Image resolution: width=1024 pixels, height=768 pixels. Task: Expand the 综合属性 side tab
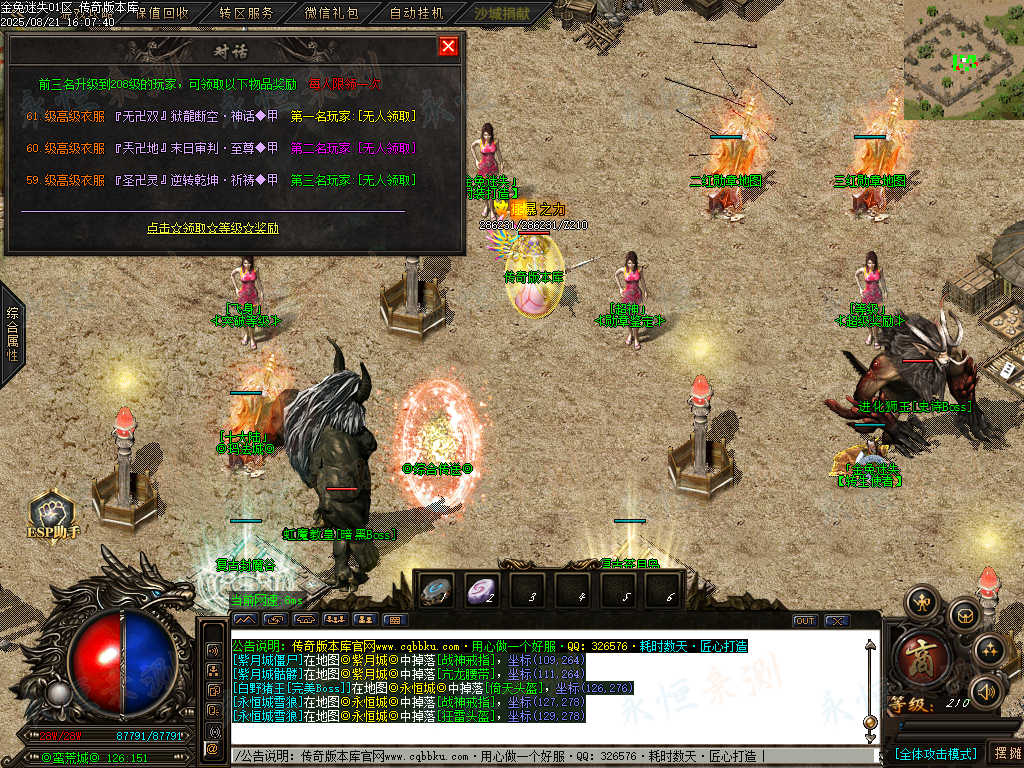pos(11,333)
